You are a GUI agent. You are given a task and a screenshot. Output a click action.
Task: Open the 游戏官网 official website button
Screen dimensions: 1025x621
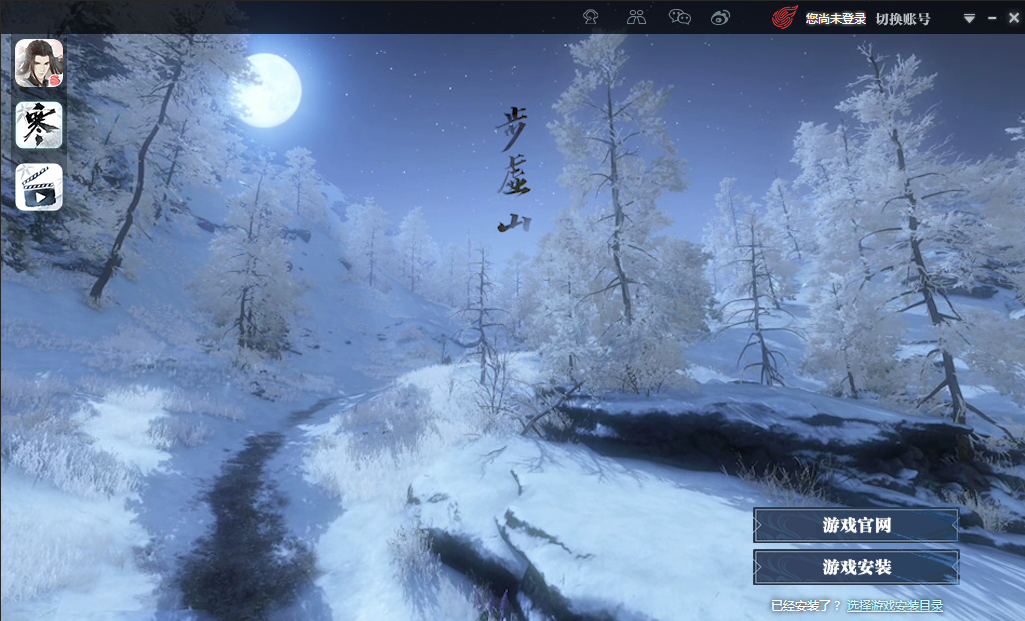(x=856, y=525)
